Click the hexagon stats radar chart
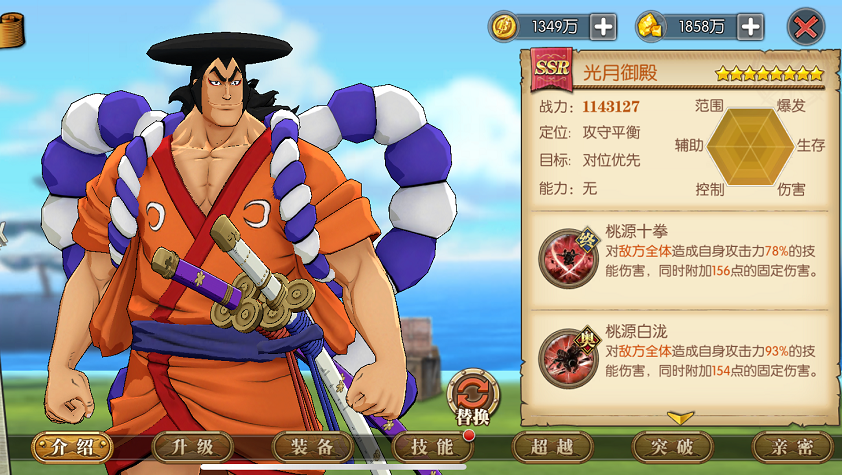The height and width of the screenshot is (475, 842). coord(751,147)
